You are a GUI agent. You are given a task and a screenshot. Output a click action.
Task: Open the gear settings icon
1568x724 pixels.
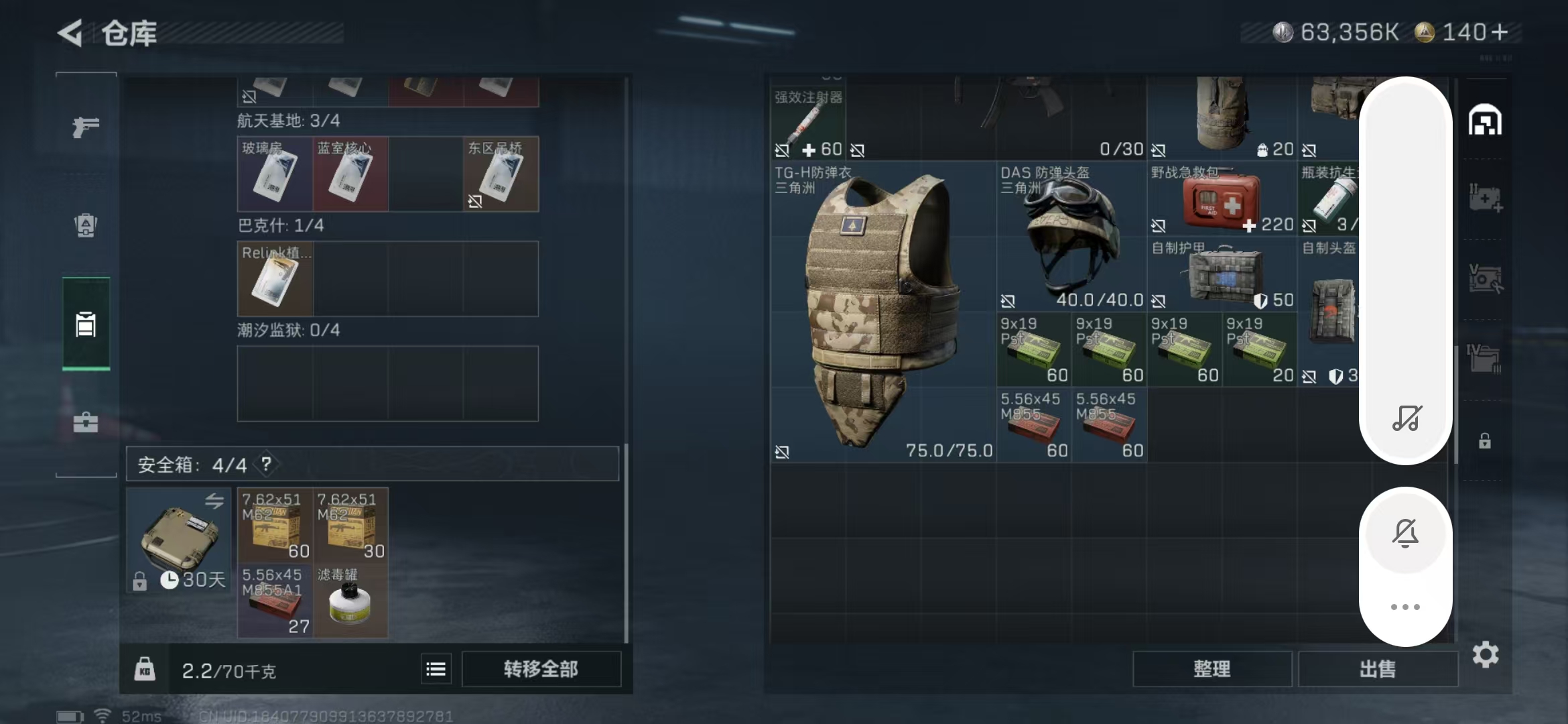(x=1486, y=654)
